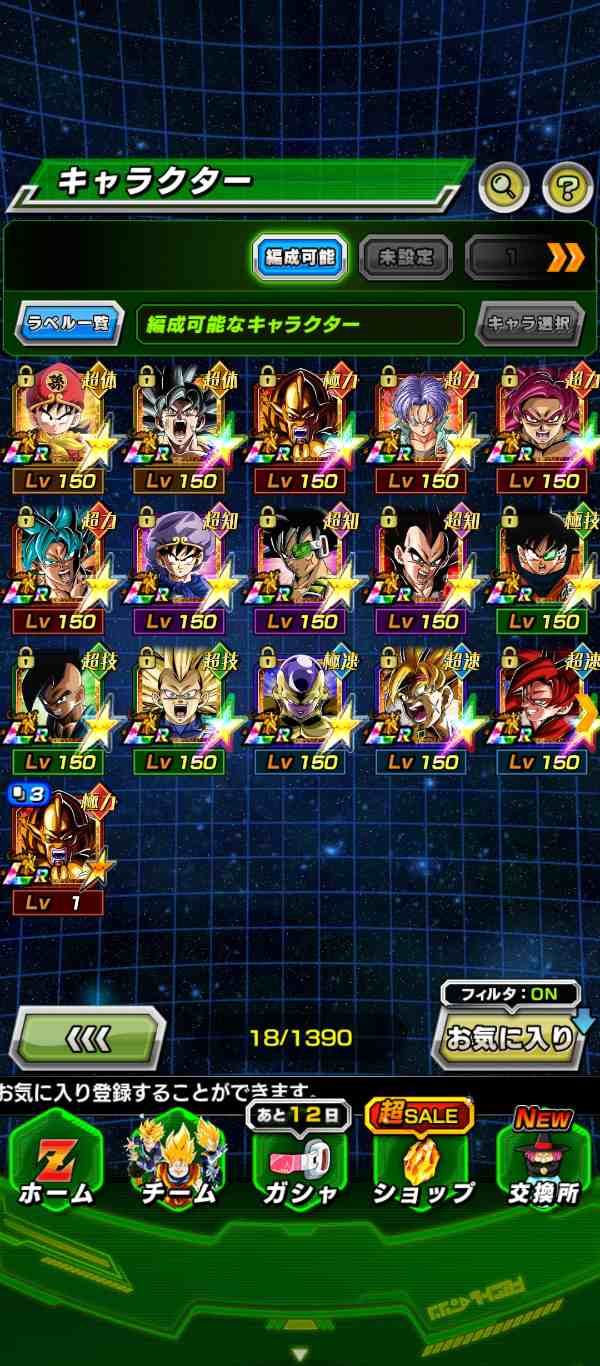Switch to the 未設定 tab
The height and width of the screenshot is (1366, 600).
click(x=405, y=258)
